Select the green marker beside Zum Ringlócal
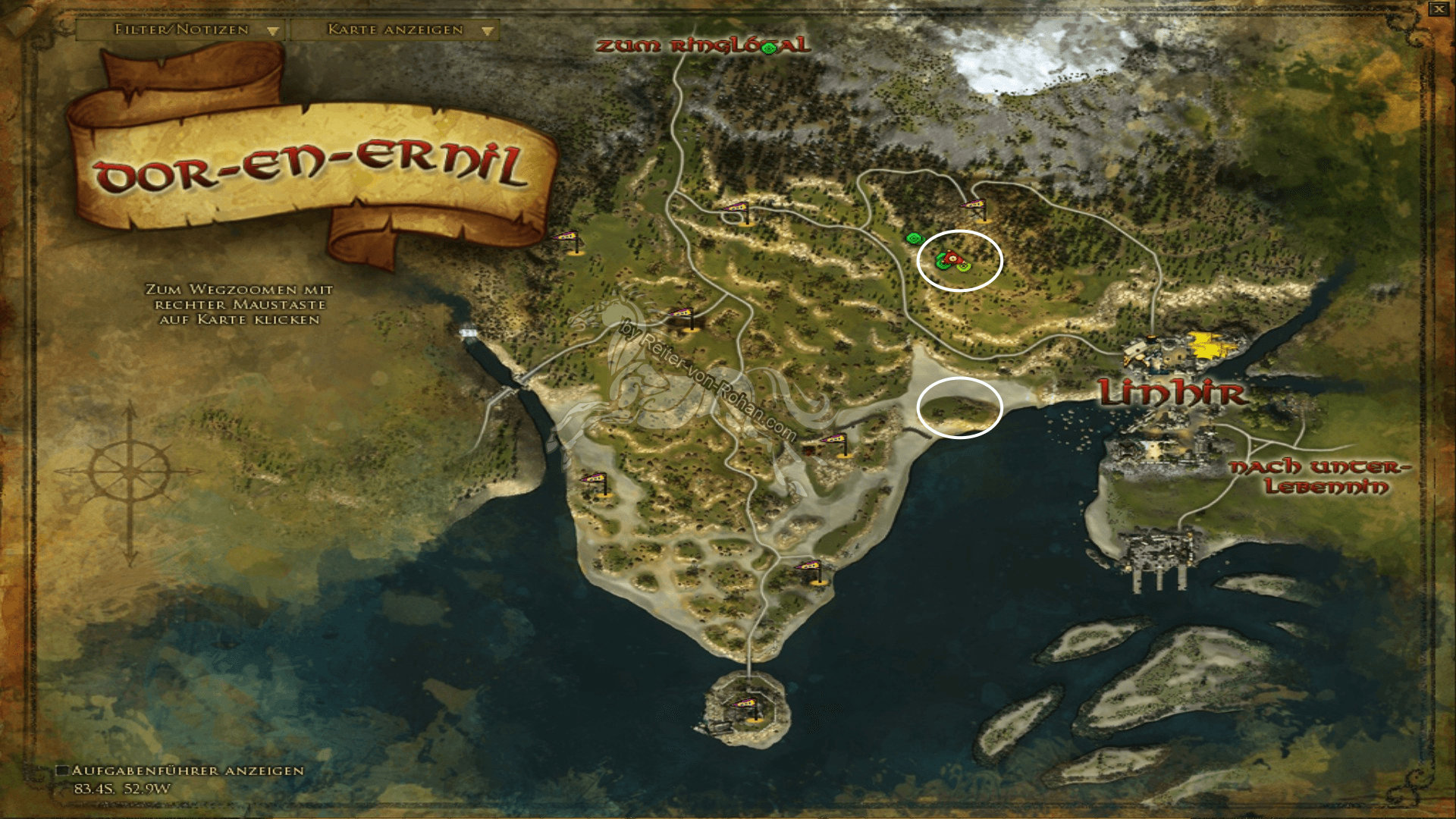 click(x=769, y=49)
